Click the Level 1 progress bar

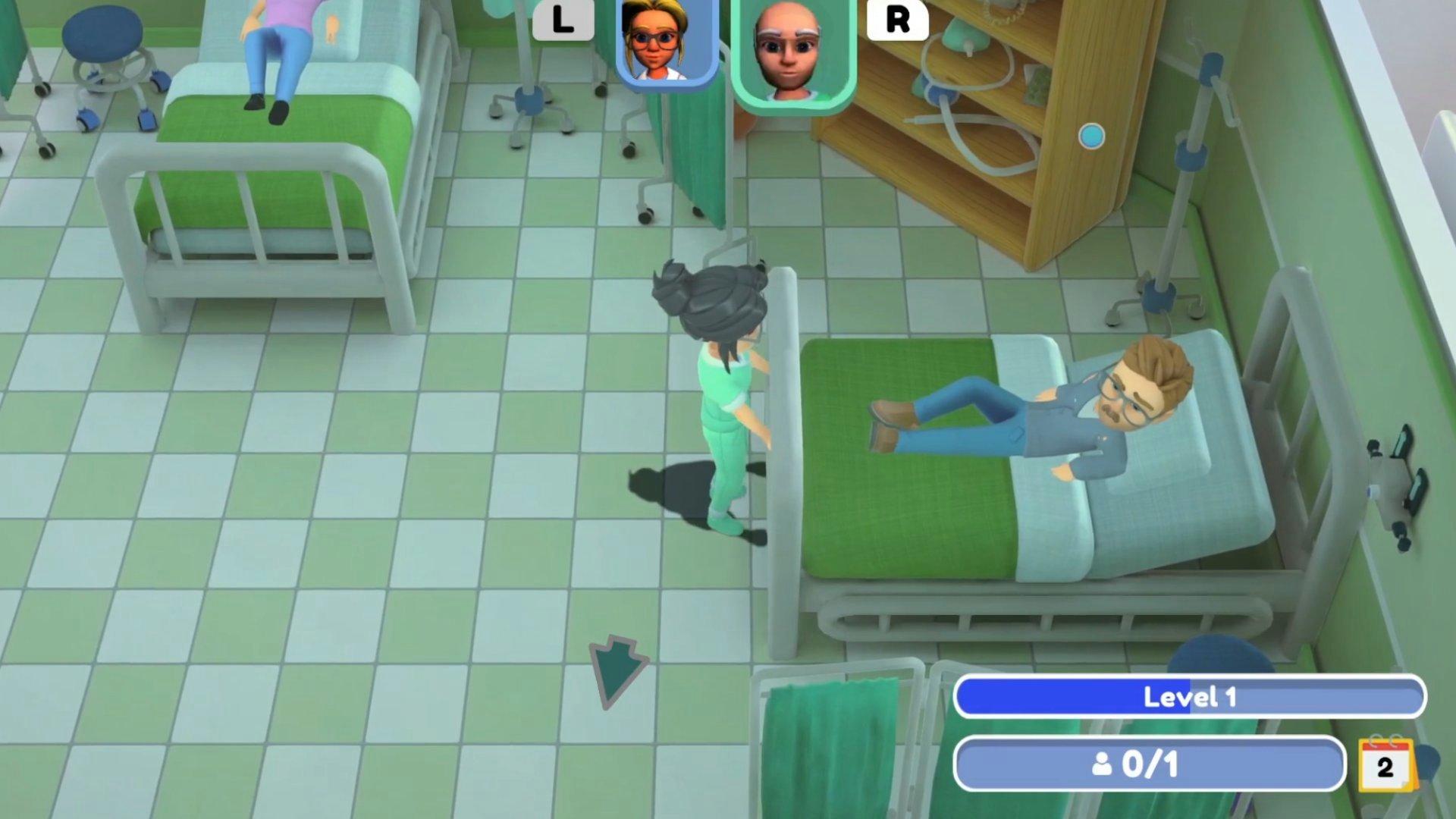pyautogui.click(x=1191, y=698)
